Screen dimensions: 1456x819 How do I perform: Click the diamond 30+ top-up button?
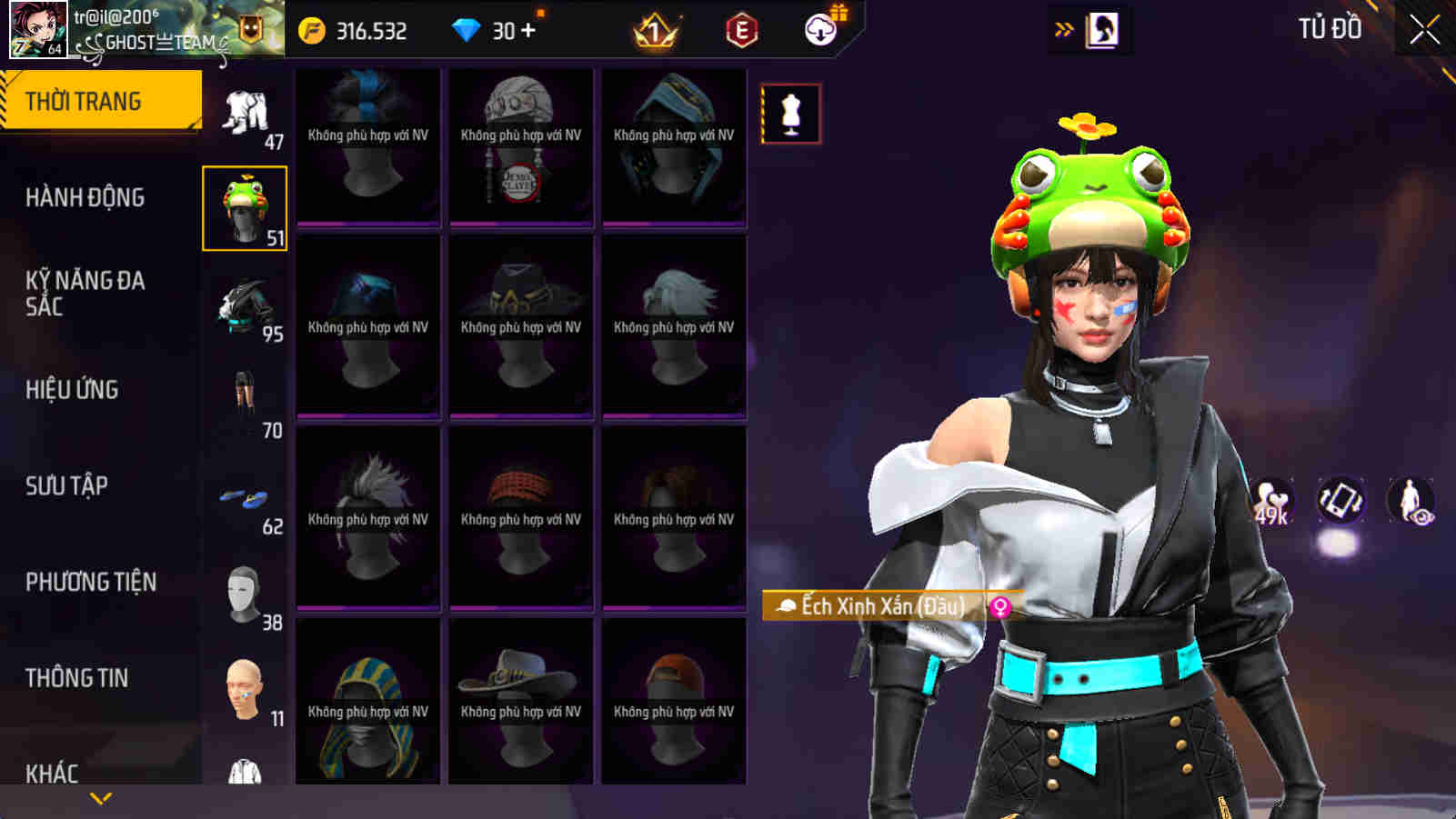point(497,28)
